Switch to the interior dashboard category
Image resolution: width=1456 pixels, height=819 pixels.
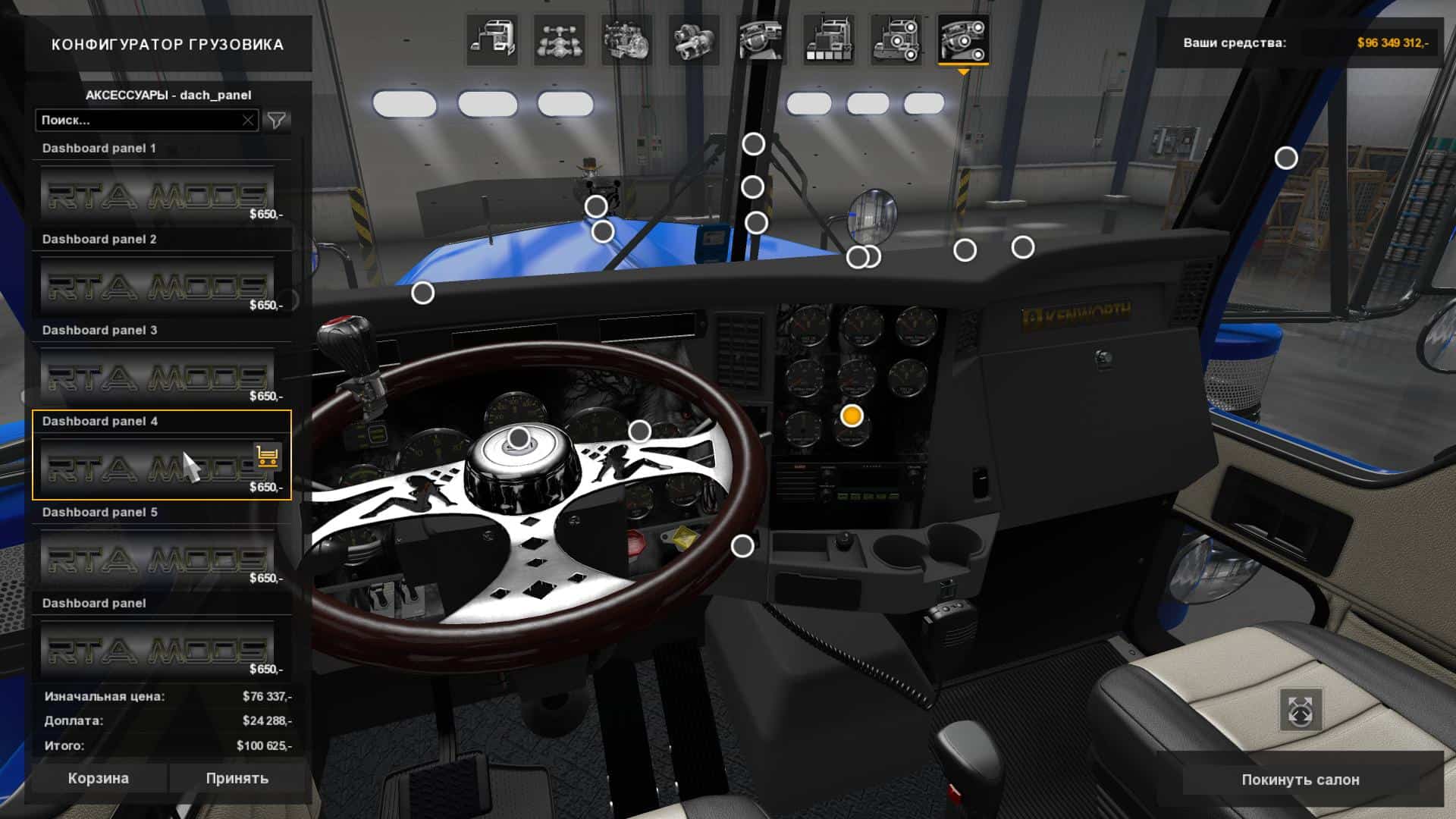[761, 39]
